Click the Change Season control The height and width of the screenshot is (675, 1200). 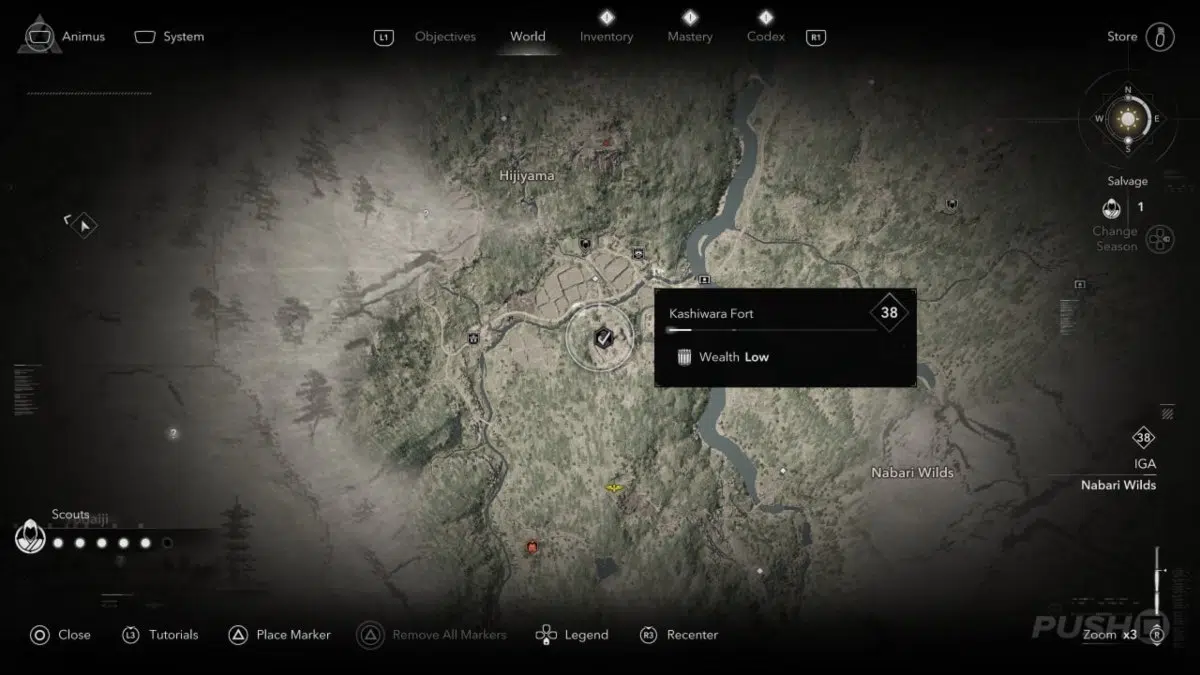click(x=1158, y=239)
